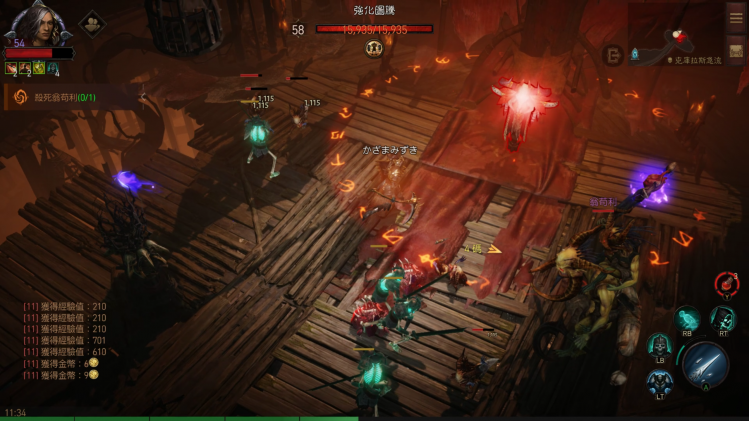The image size is (749, 421).
Task: Click the boss emblem under the health bar
Action: [x=374, y=48]
